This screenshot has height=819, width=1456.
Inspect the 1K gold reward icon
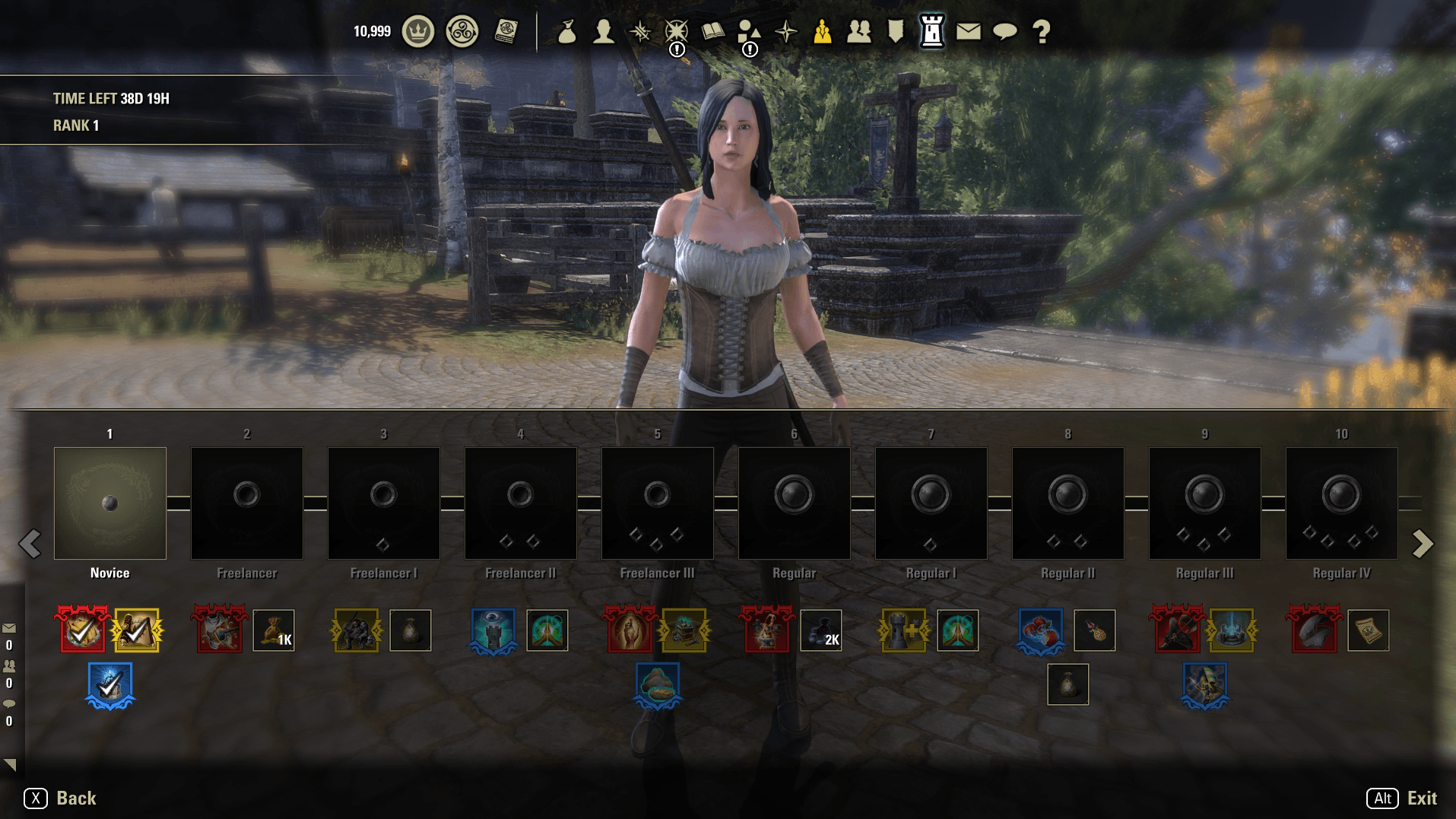click(274, 630)
